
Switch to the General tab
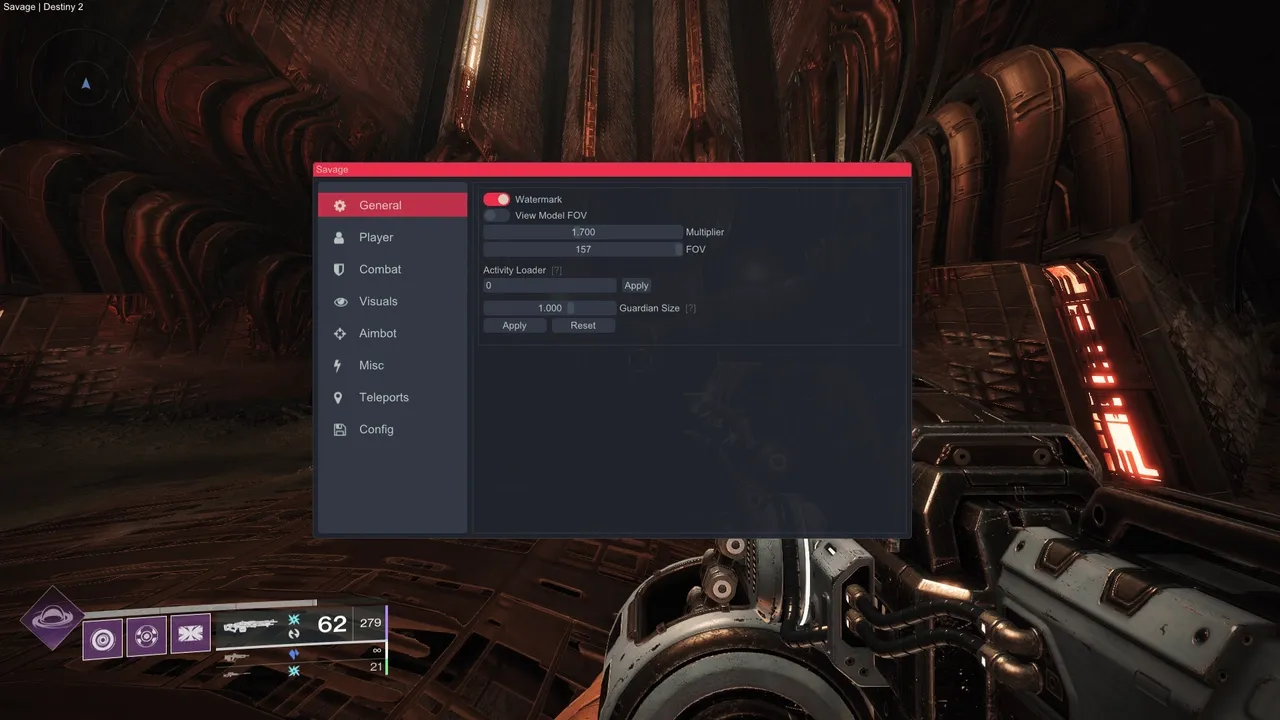pyautogui.click(x=392, y=205)
